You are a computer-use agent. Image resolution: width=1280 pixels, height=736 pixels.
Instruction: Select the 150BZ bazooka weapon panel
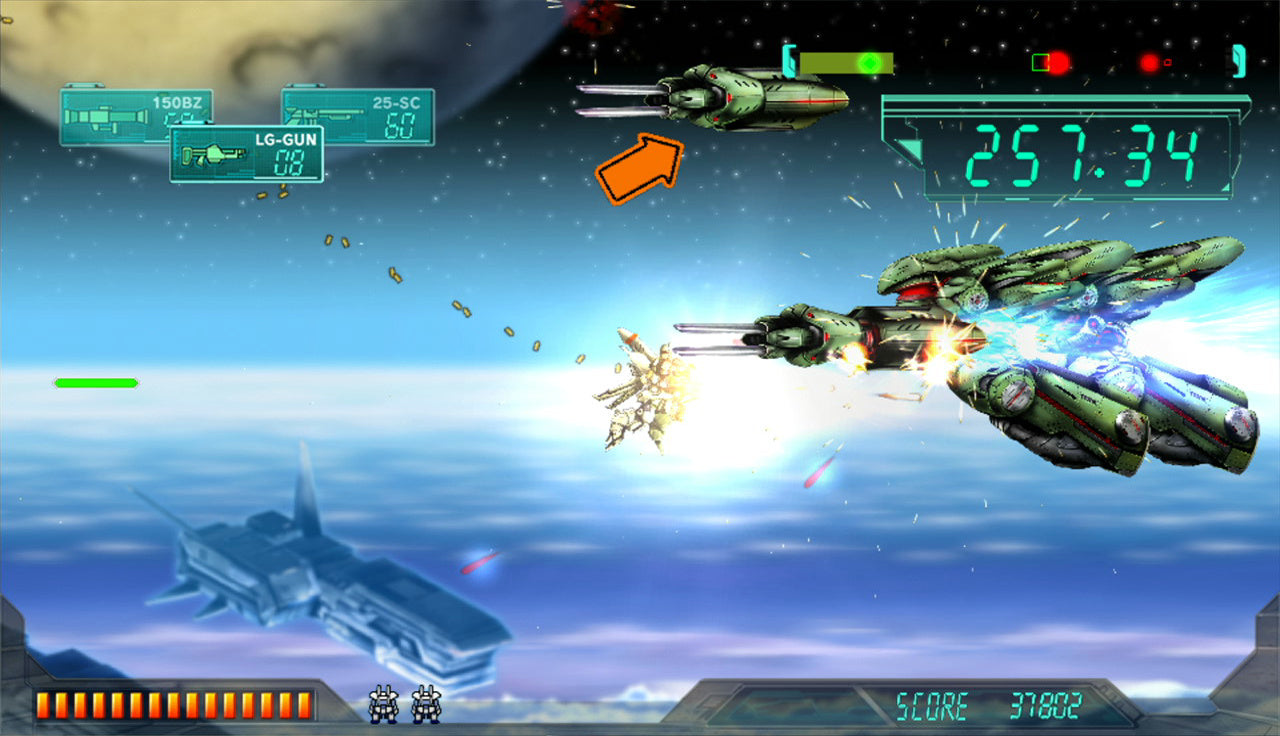[x=112, y=108]
